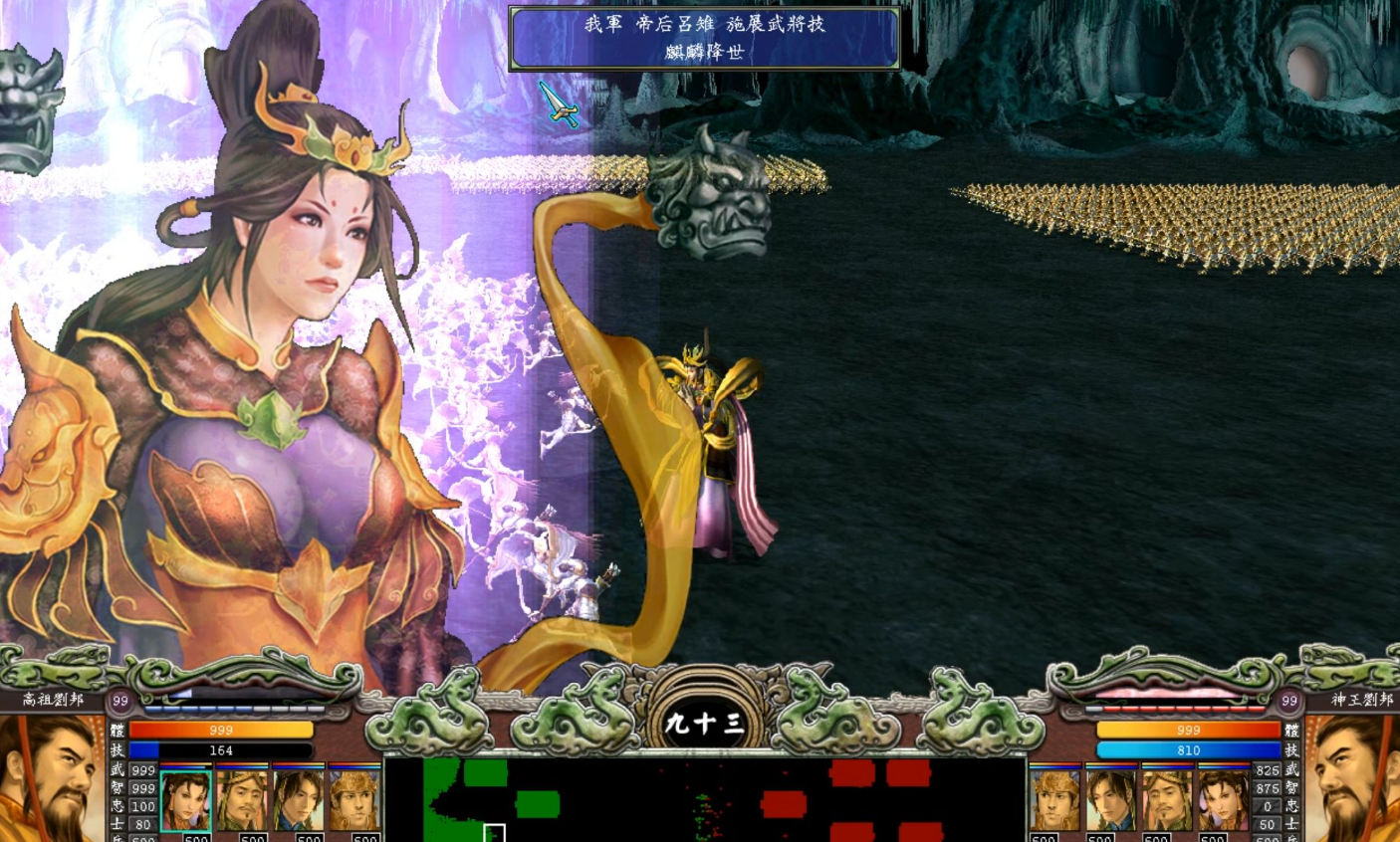Select the long-haired young officer in 神王劉邦's team
Viewport: 1400px width, 842px height.
[1111, 800]
